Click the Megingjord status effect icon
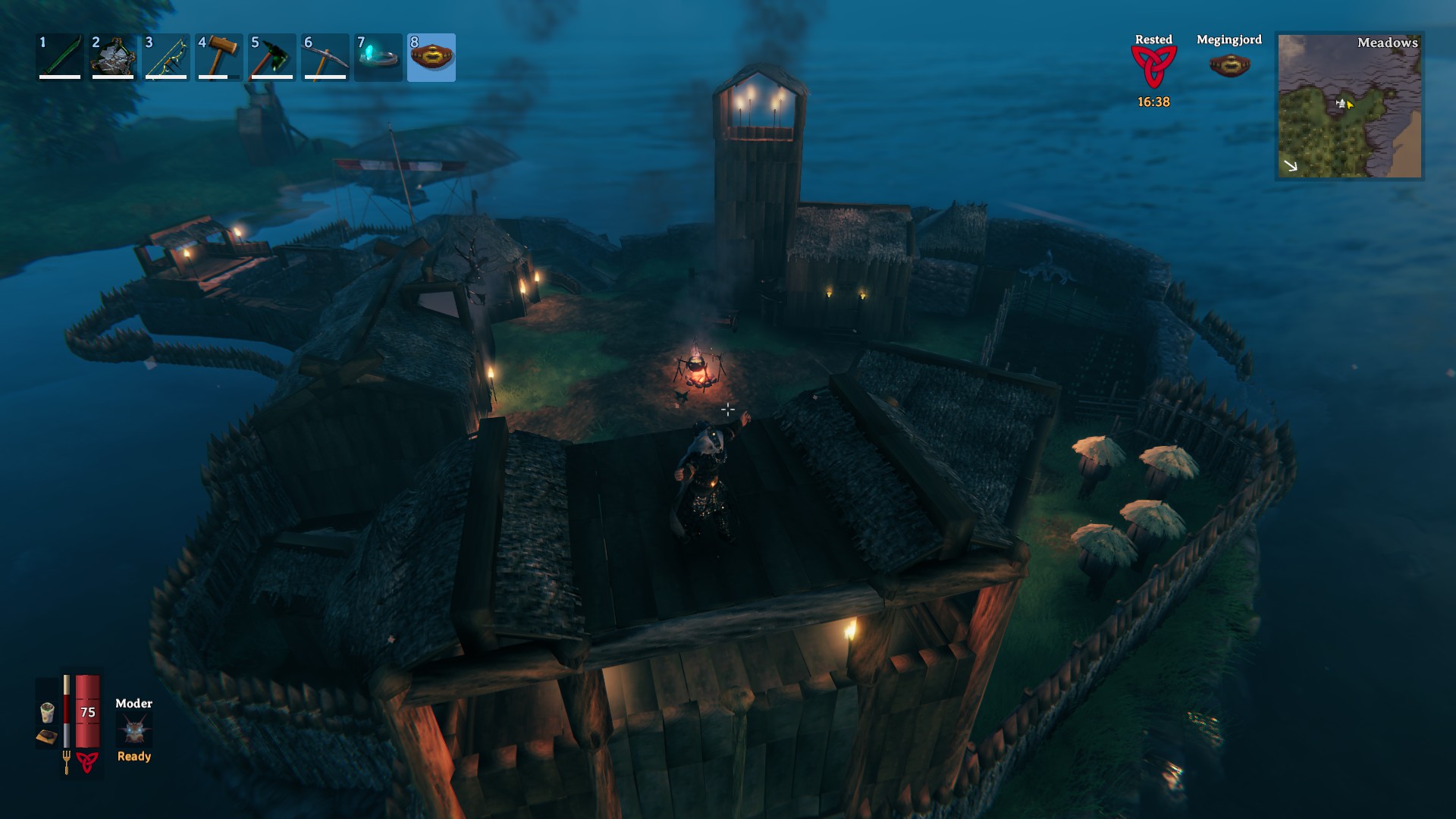 (1229, 64)
